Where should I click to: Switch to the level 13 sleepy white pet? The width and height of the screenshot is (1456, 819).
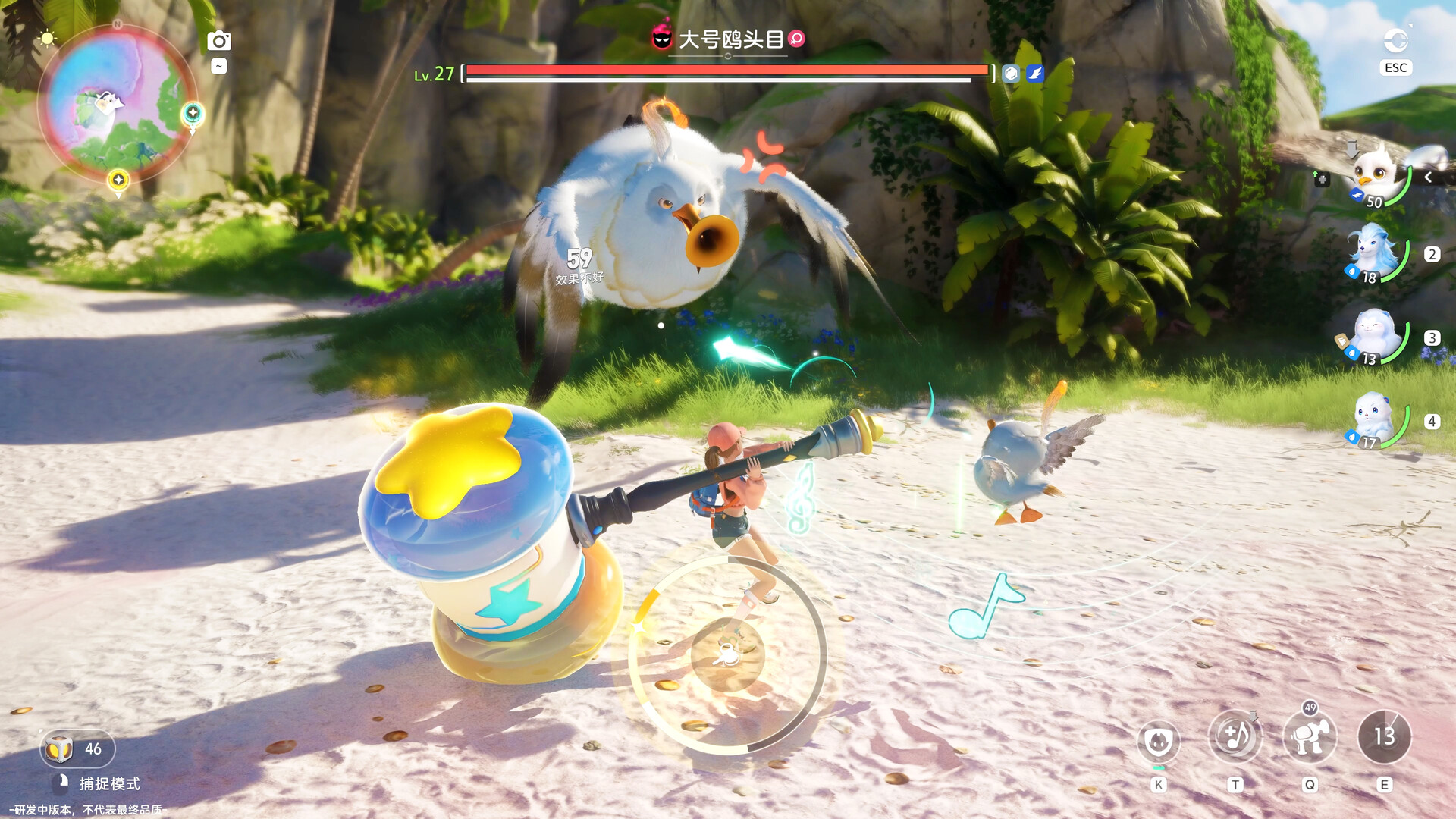pyautogui.click(x=1374, y=337)
